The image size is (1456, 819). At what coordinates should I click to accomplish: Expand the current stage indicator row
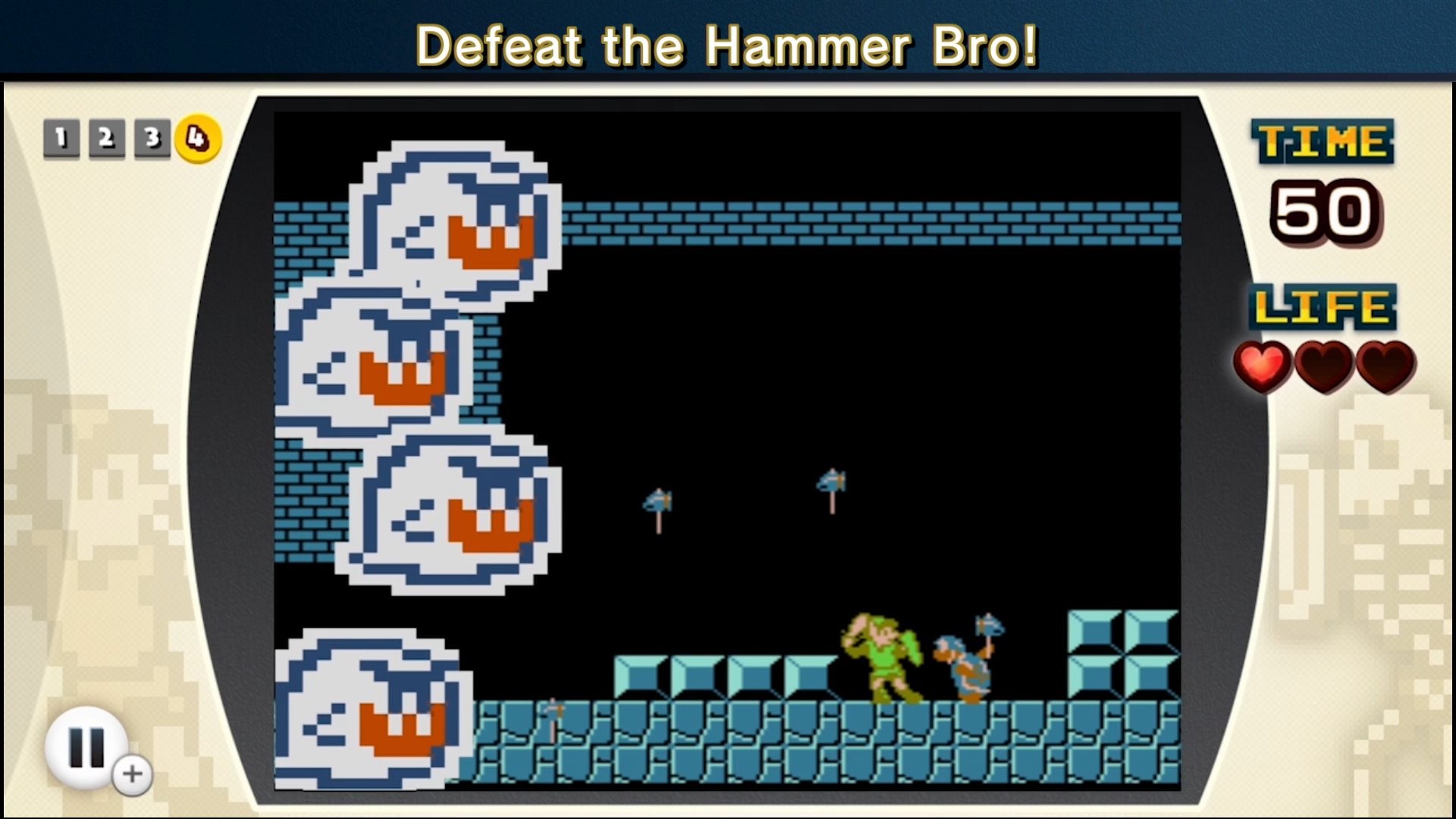[x=128, y=138]
